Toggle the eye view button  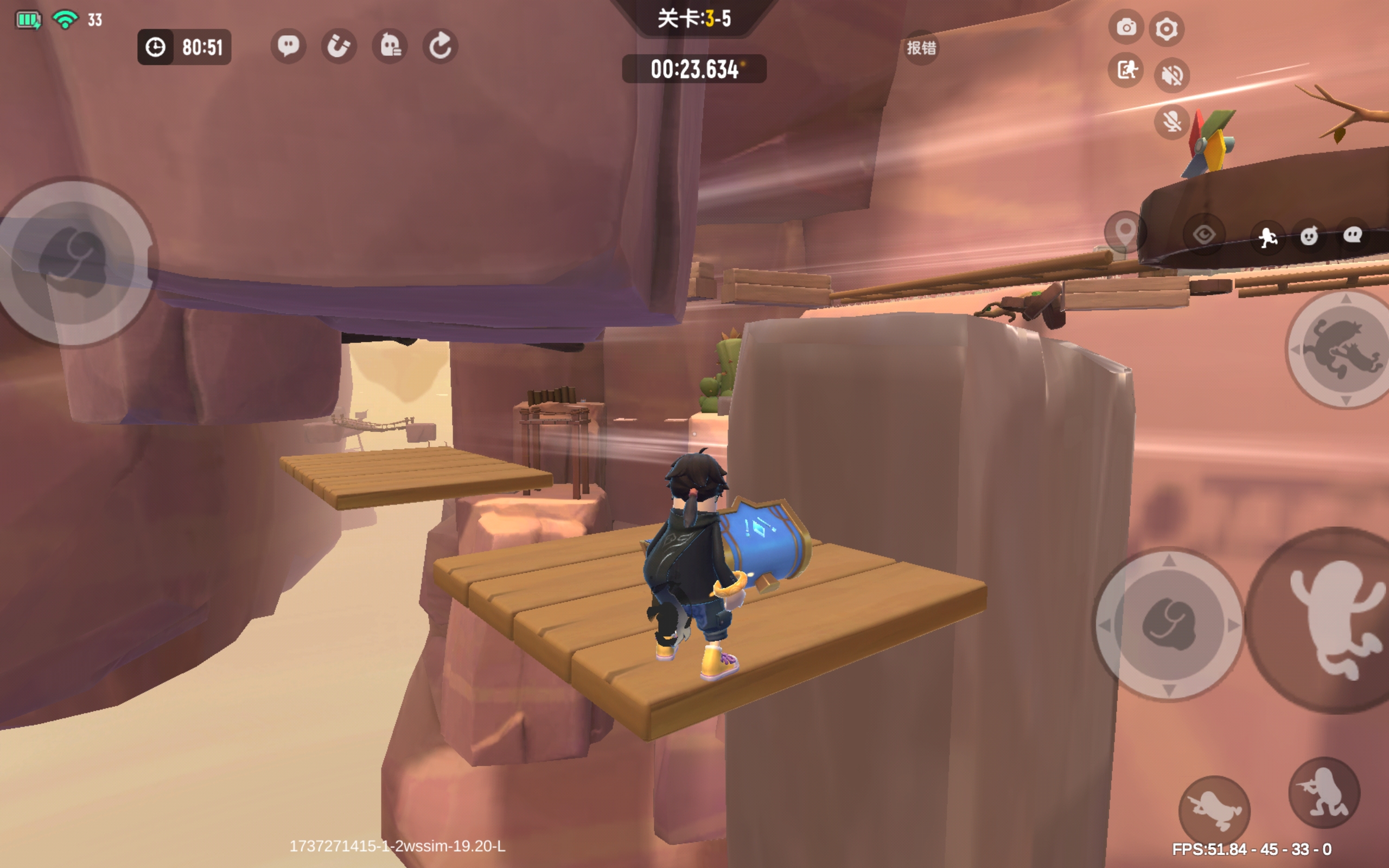1203,235
